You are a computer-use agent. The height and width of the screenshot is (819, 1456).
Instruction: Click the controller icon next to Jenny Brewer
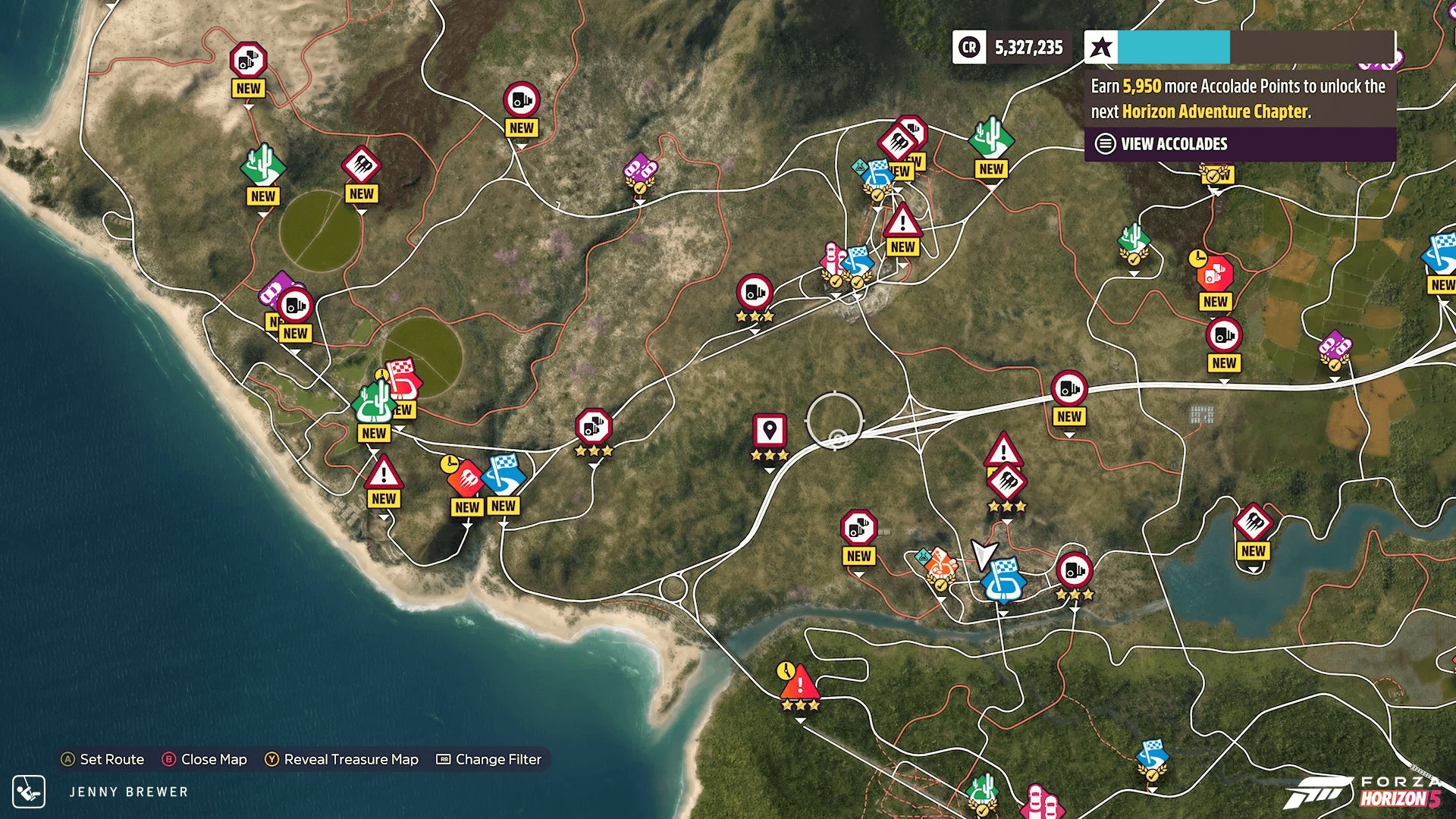click(30, 792)
